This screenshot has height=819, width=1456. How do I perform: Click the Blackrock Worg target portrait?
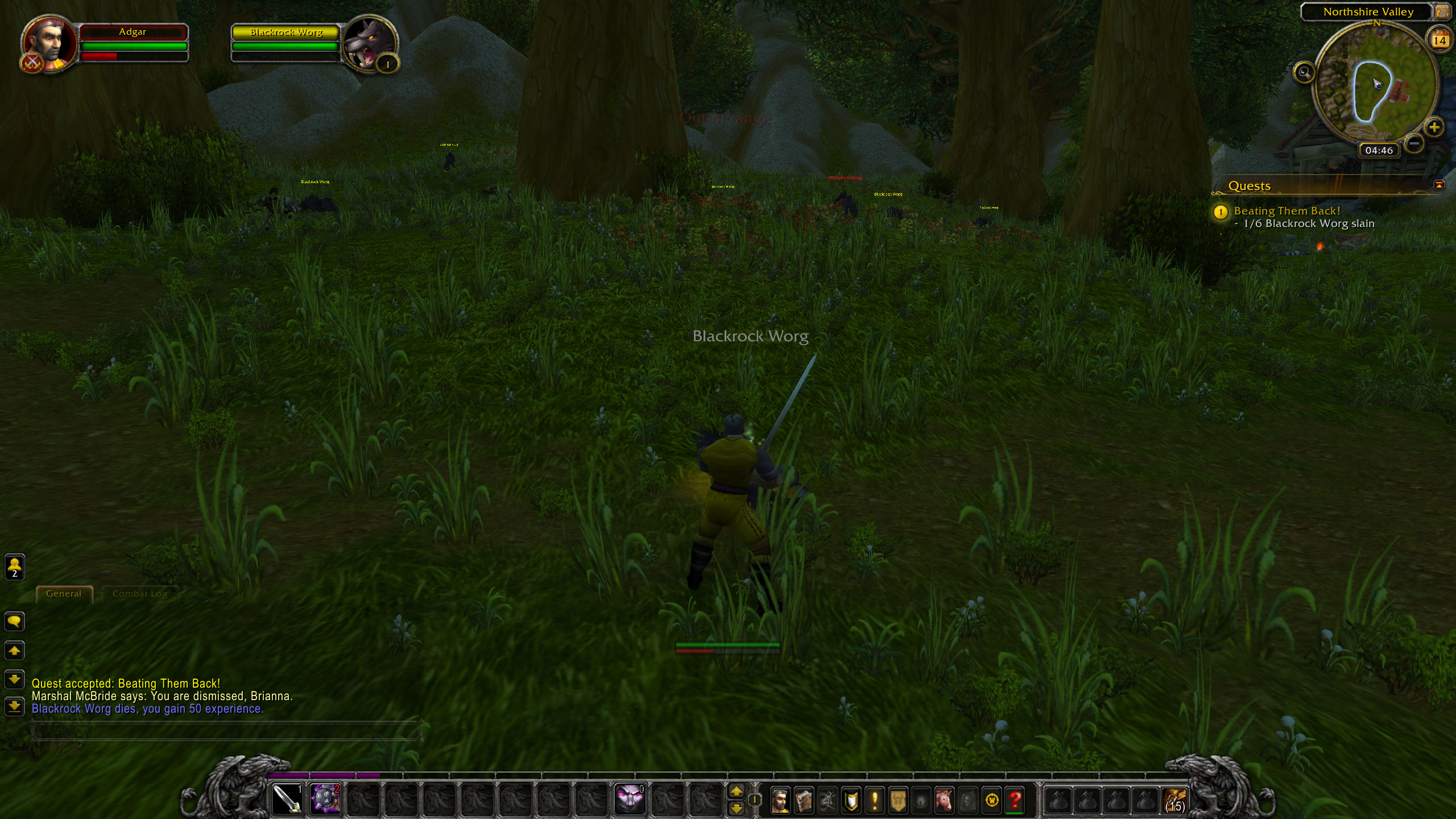click(x=370, y=44)
